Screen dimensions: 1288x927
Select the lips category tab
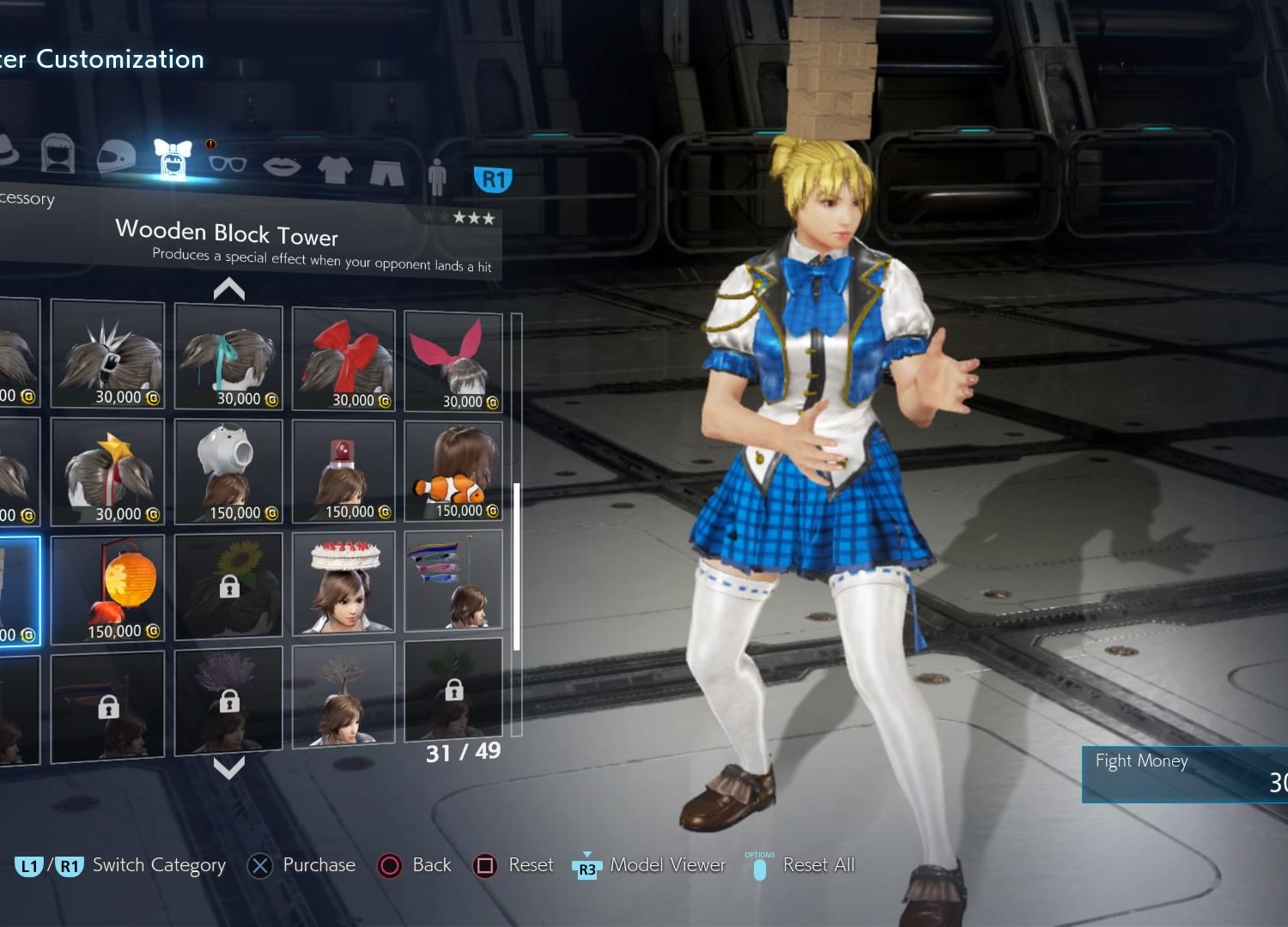tap(281, 165)
